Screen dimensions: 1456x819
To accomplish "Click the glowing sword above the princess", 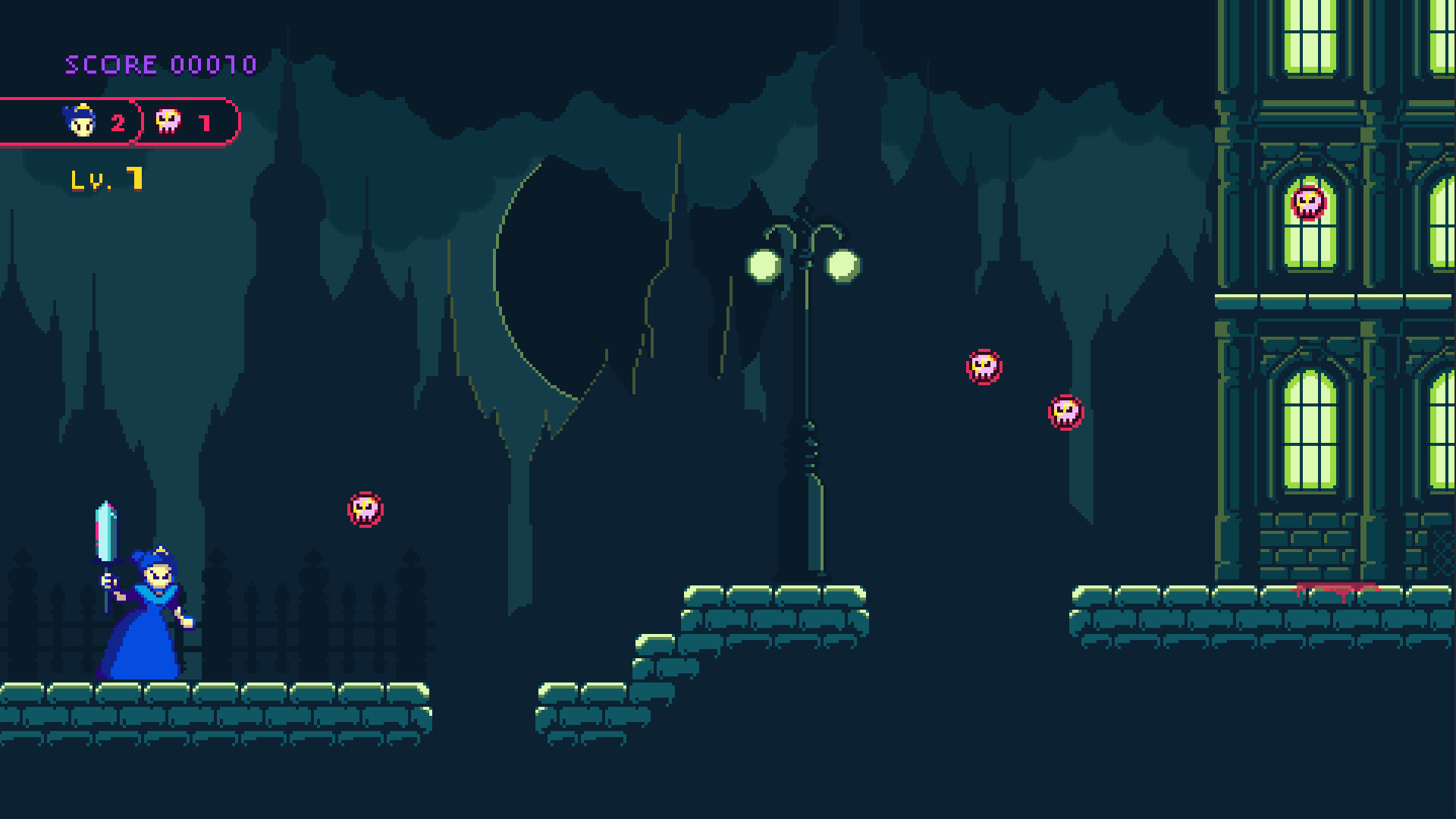I will [x=106, y=531].
